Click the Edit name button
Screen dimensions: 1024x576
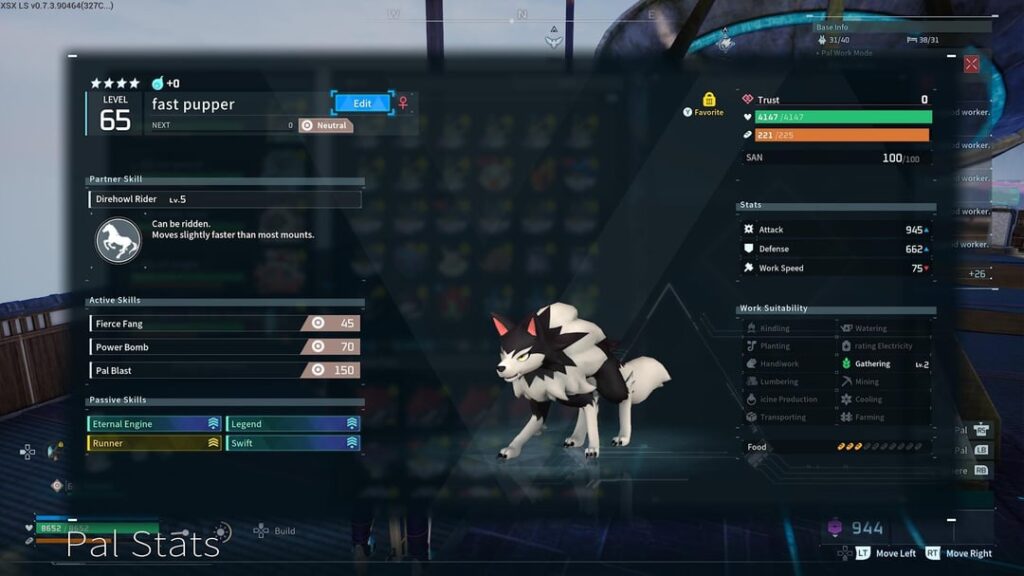click(x=362, y=103)
